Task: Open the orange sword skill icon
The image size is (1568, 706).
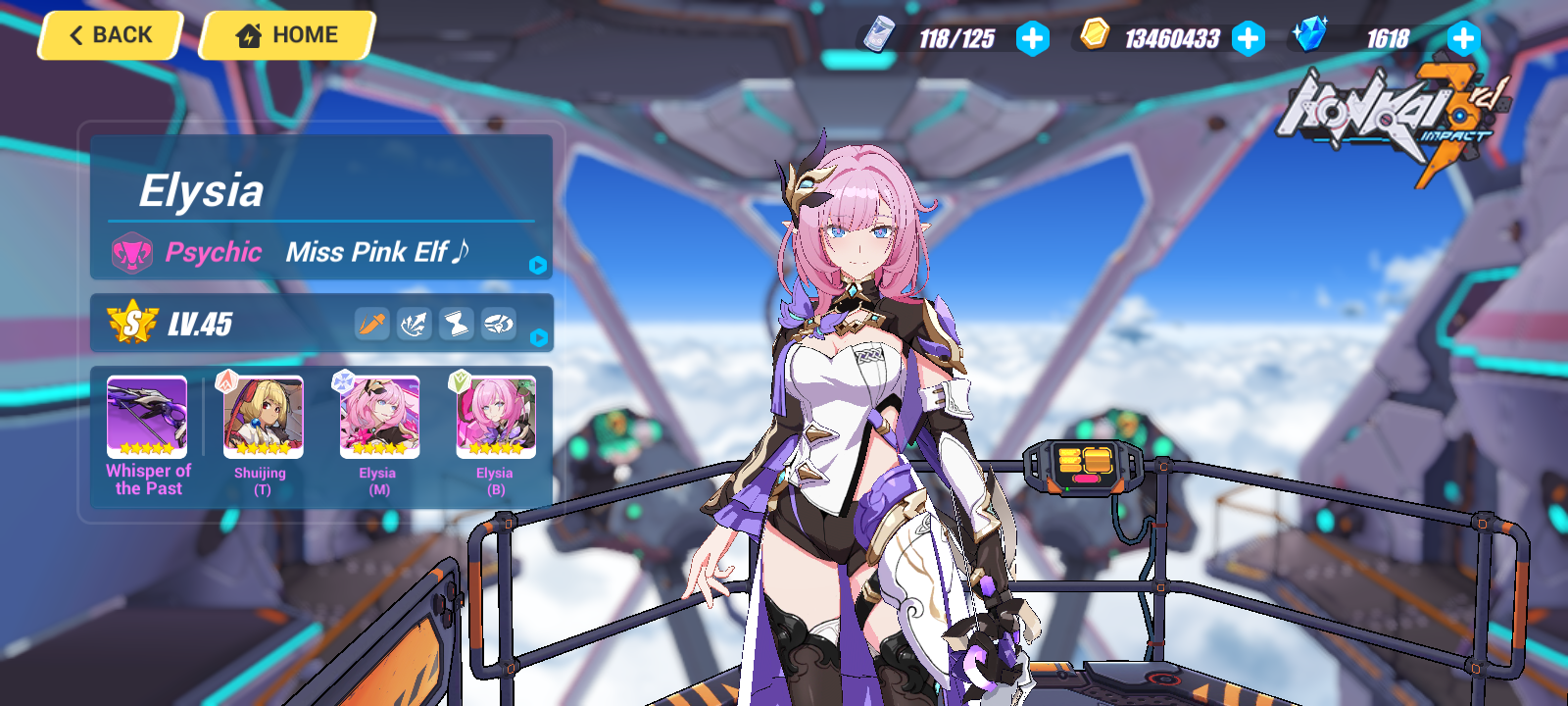Action: pos(372,324)
